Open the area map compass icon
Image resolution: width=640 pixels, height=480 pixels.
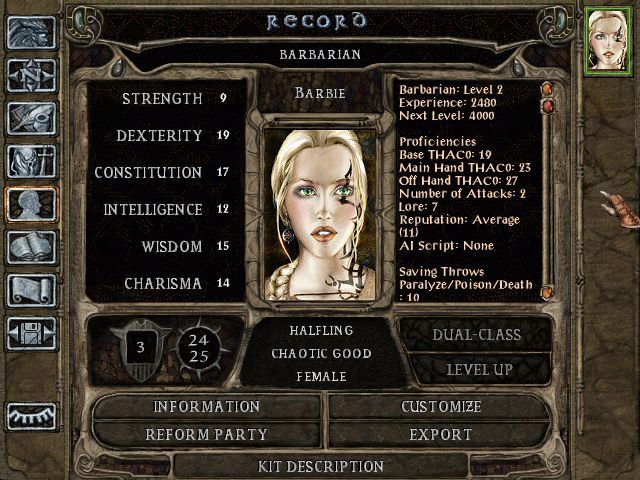(31, 76)
